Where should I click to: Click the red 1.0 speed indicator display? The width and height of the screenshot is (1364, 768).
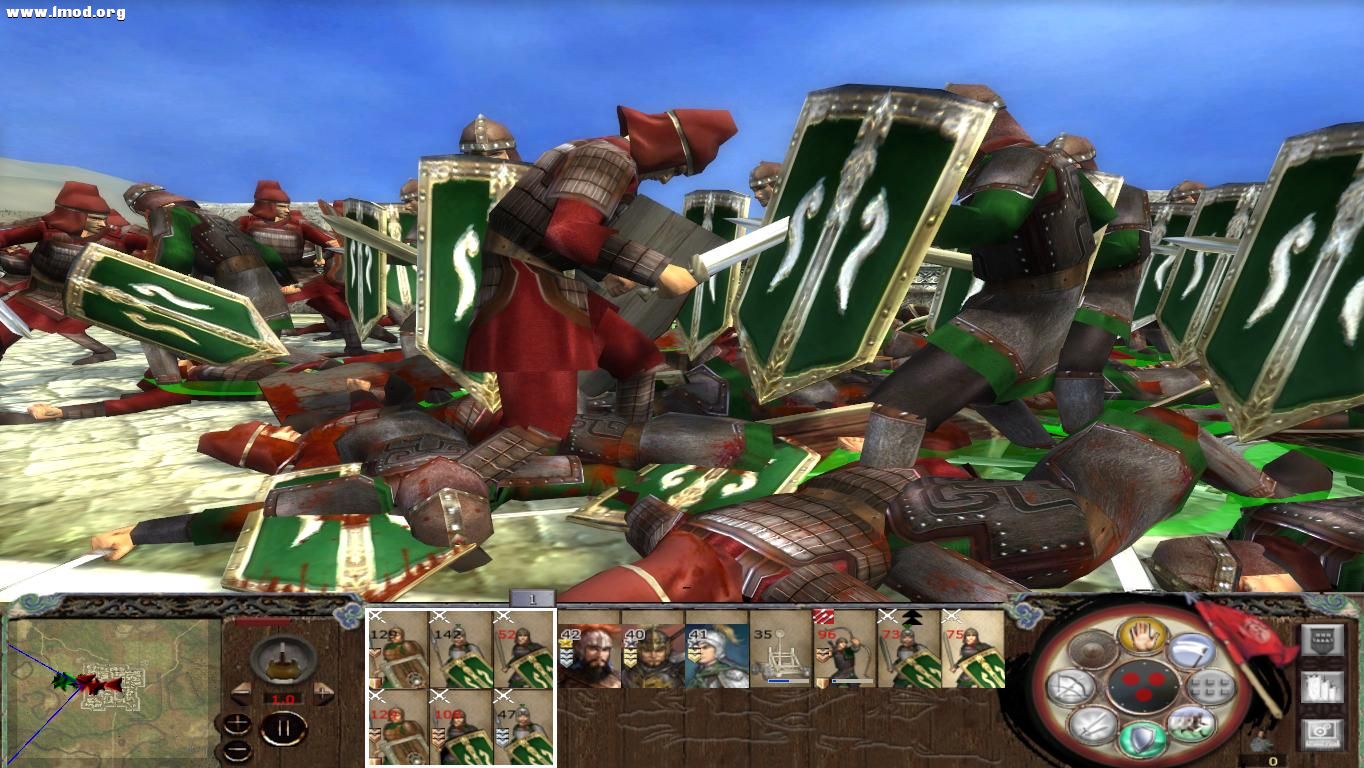click(x=283, y=697)
